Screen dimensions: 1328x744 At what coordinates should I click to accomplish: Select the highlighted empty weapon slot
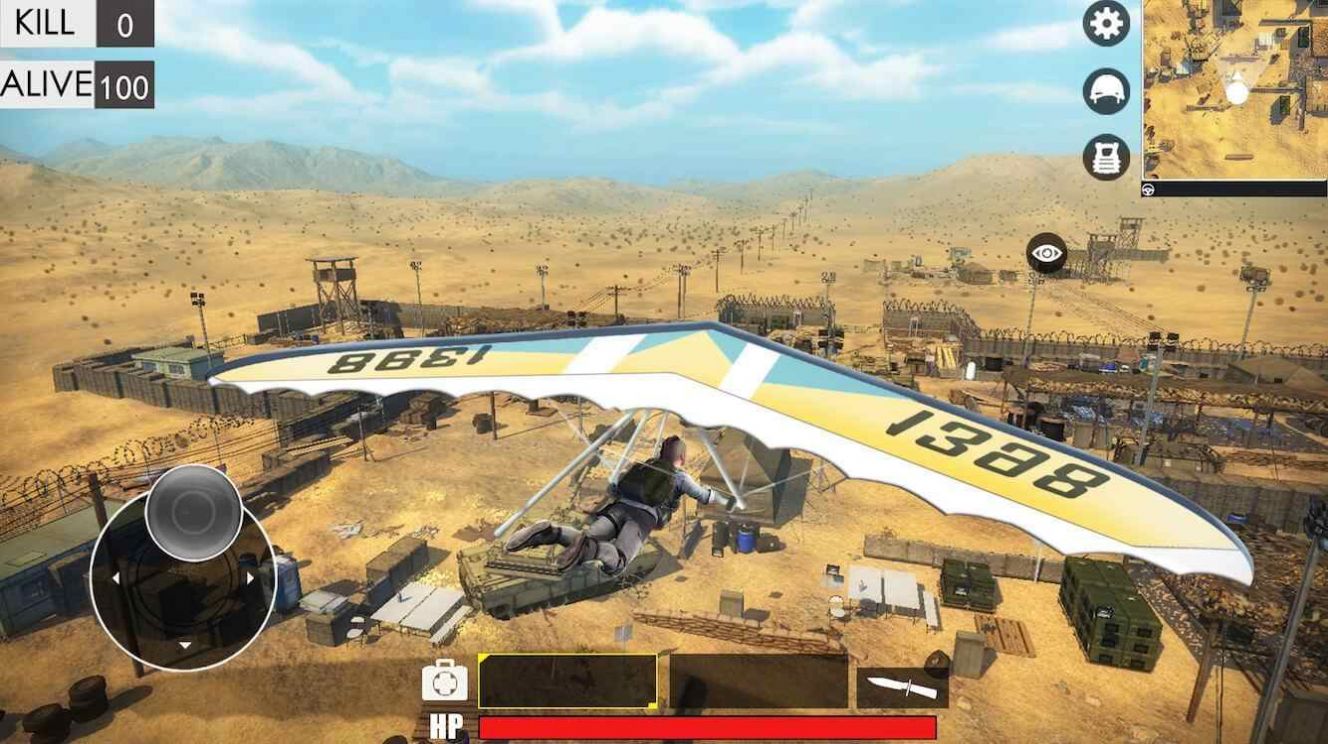click(568, 682)
